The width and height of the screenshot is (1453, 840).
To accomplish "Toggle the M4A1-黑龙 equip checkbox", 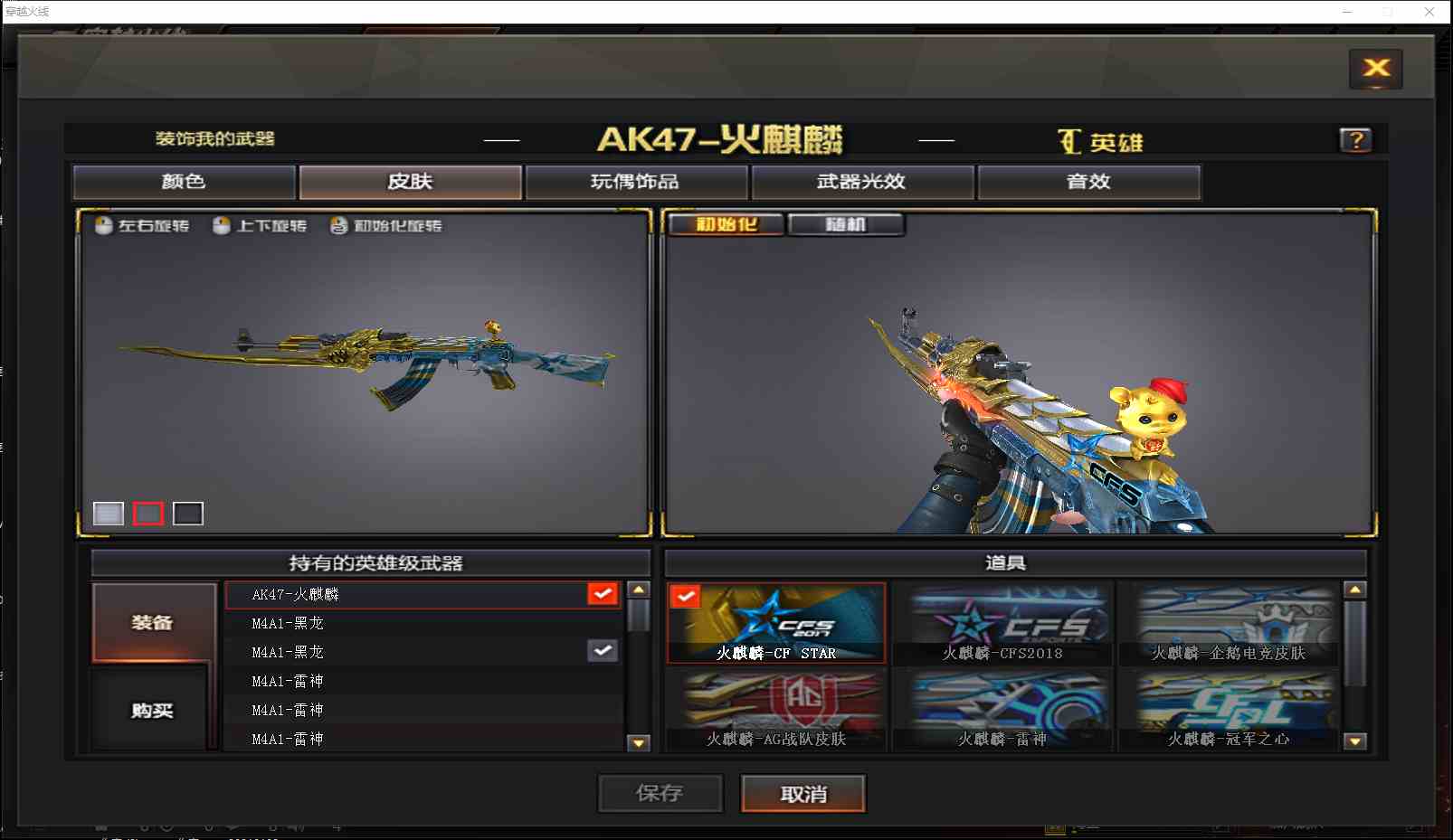I will click(x=603, y=650).
